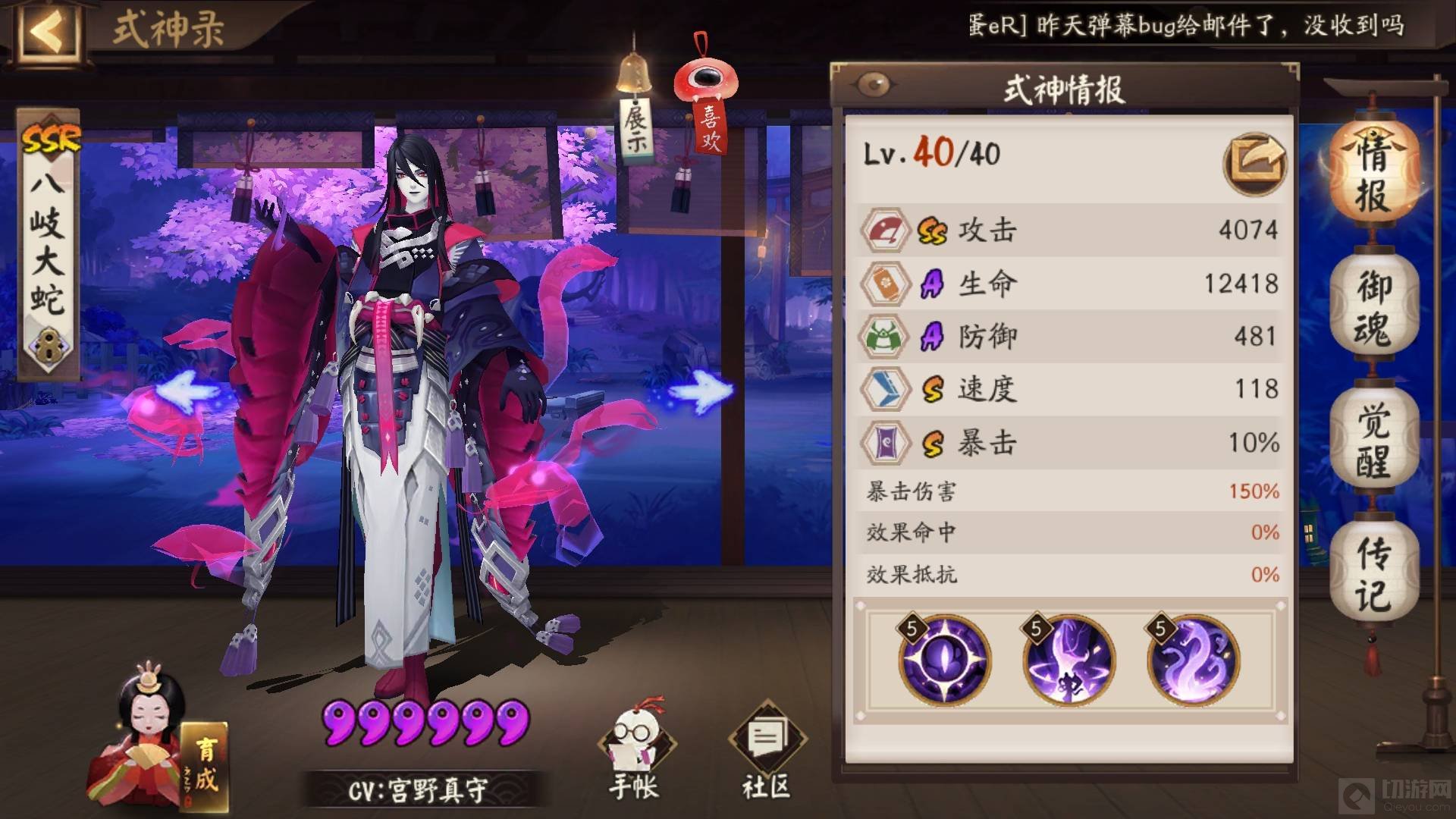This screenshot has width=1456, height=819.
Task: Select the 觉醒 lantern tab
Action: tap(1373, 440)
